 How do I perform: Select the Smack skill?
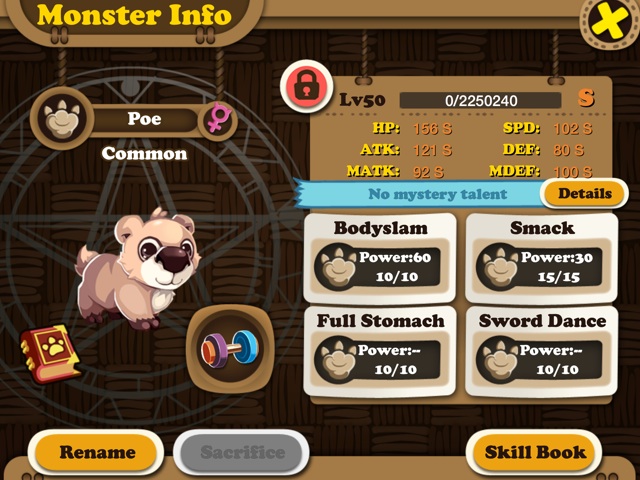542,255
